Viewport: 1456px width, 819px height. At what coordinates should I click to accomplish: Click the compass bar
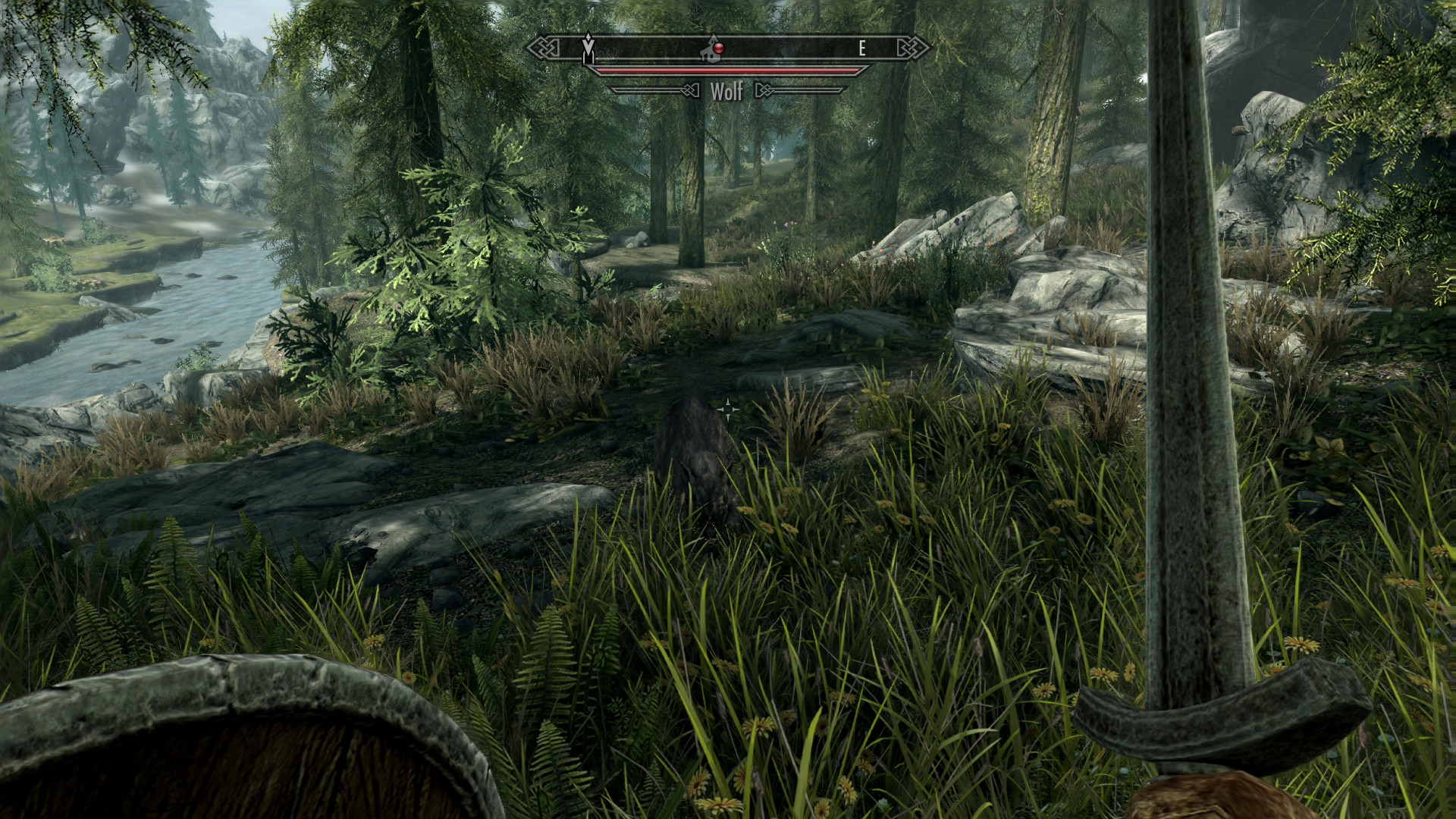pos(789,49)
